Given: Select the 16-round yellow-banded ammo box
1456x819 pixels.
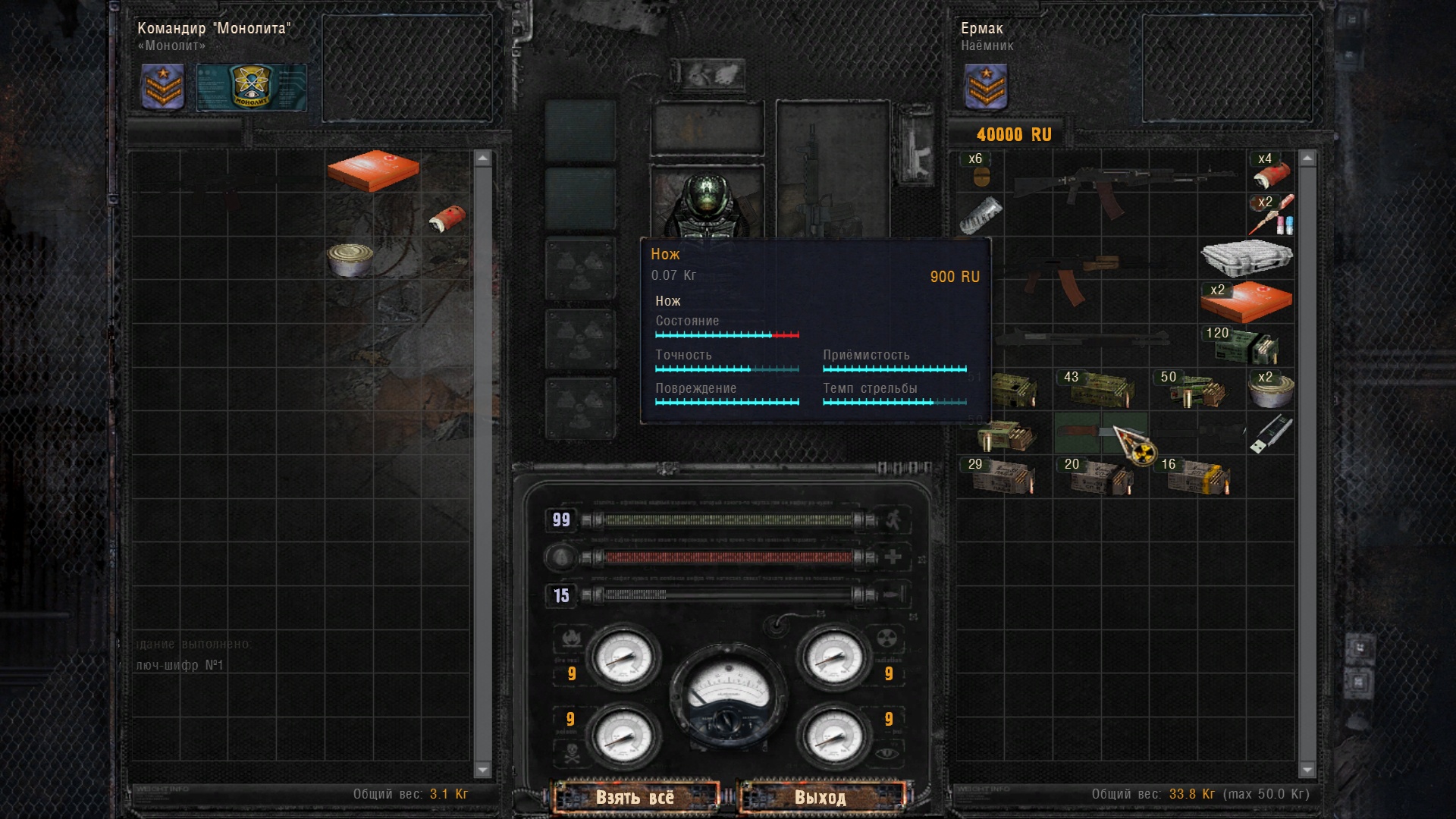Looking at the screenshot, I should [1197, 477].
